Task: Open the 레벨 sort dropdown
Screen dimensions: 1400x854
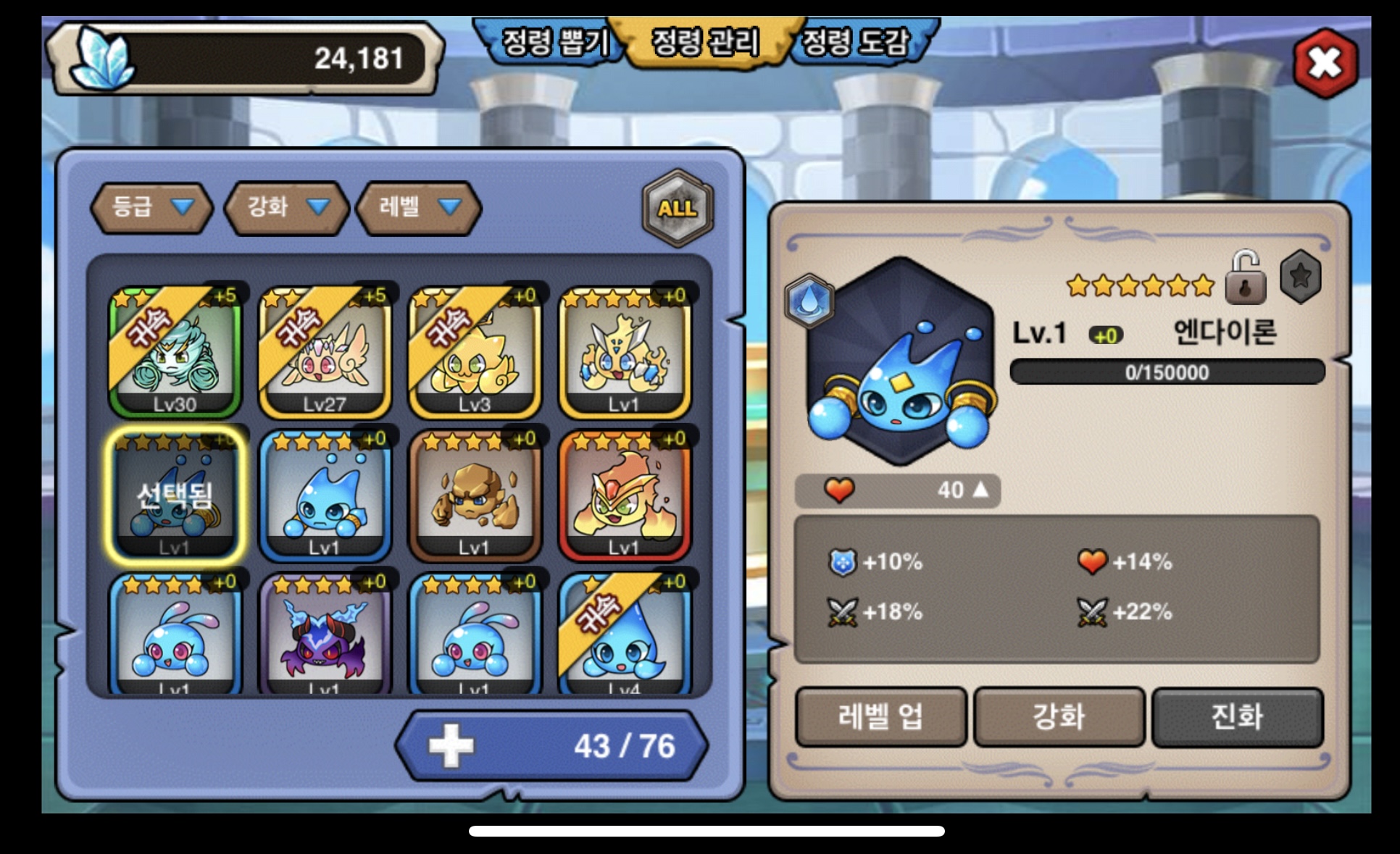Action: (420, 208)
